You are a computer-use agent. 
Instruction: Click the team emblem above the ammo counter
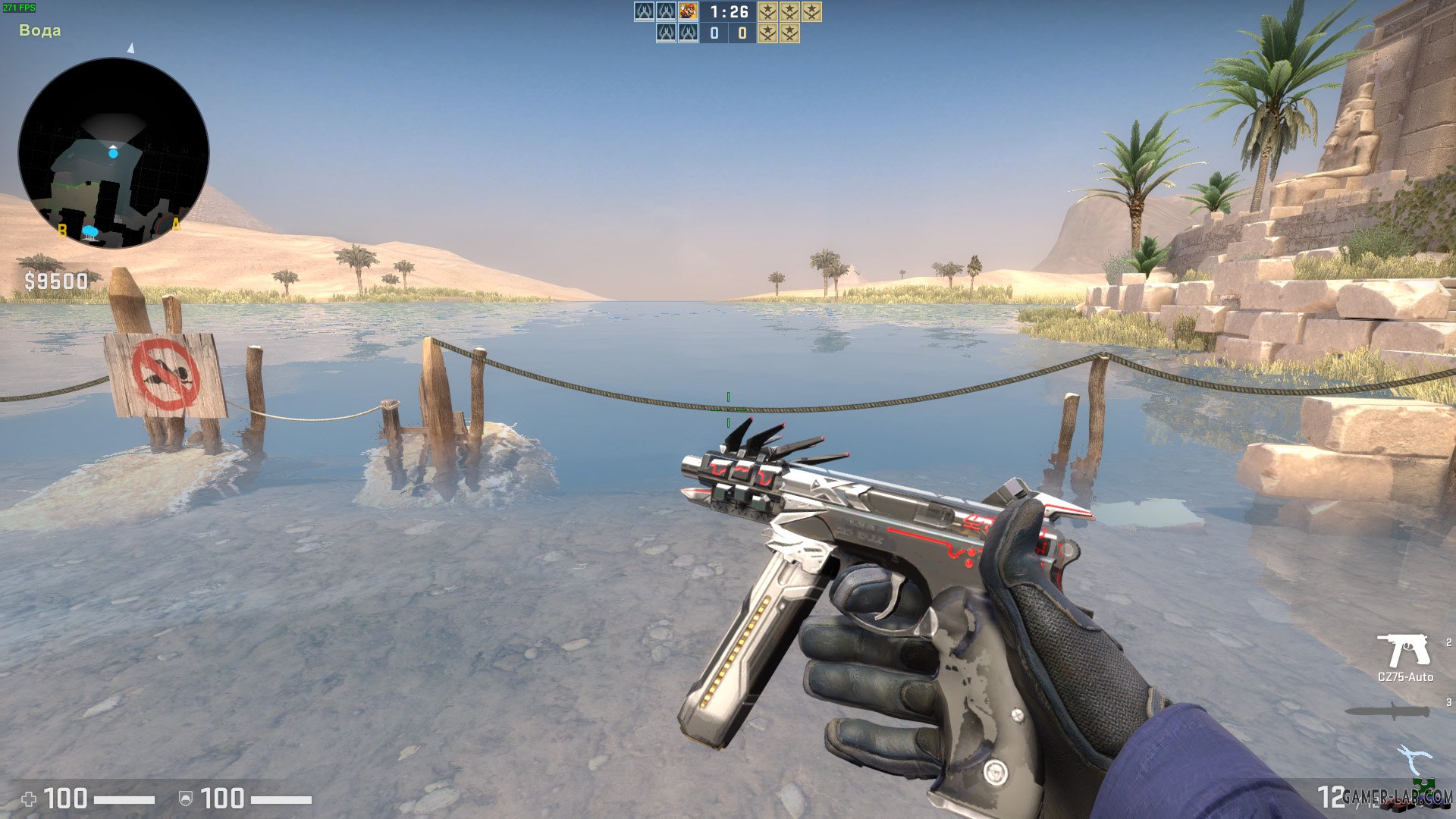point(1415,758)
